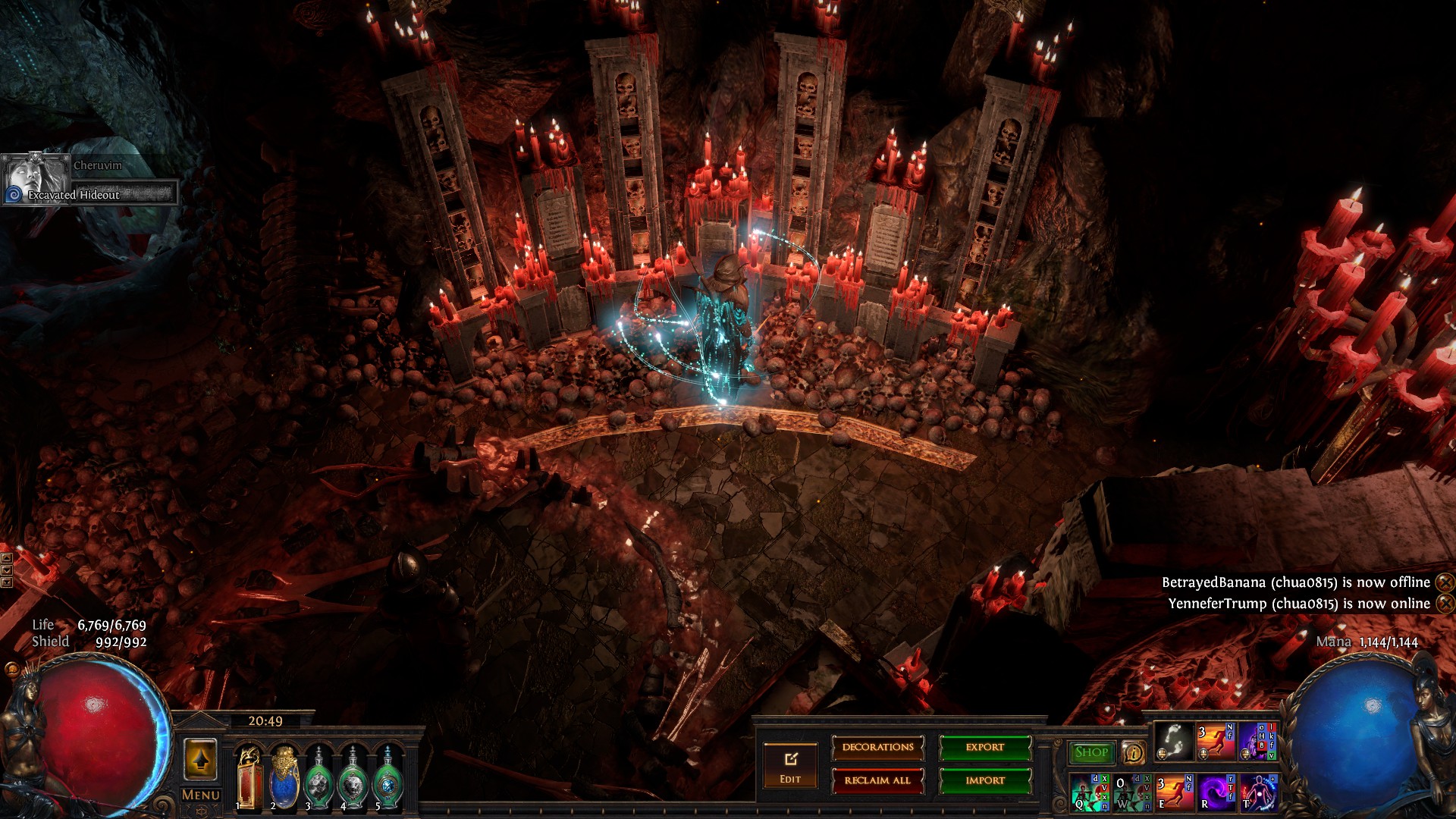The height and width of the screenshot is (819, 1456).
Task: Activate the running figure skill on E
Action: pos(1173,792)
